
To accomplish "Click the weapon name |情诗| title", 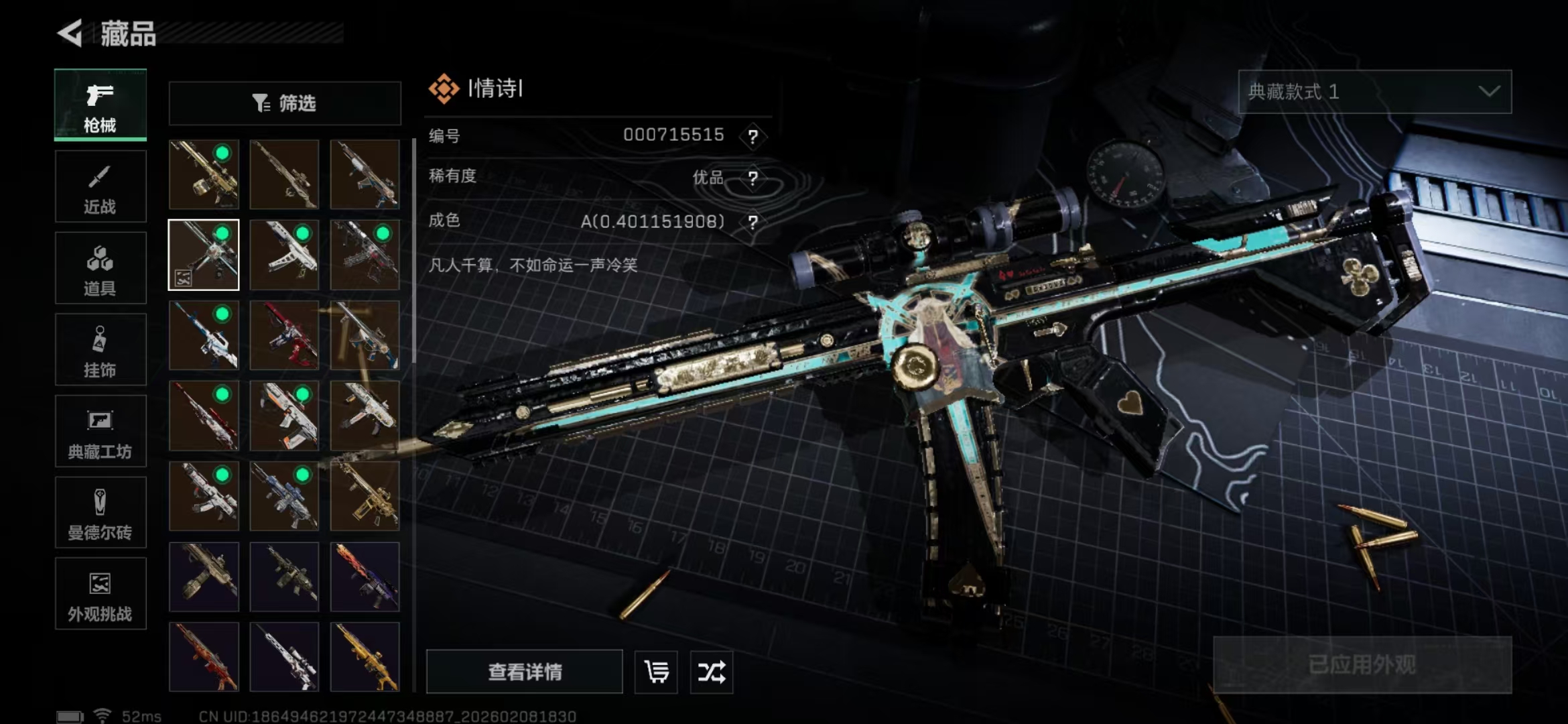I will point(495,89).
